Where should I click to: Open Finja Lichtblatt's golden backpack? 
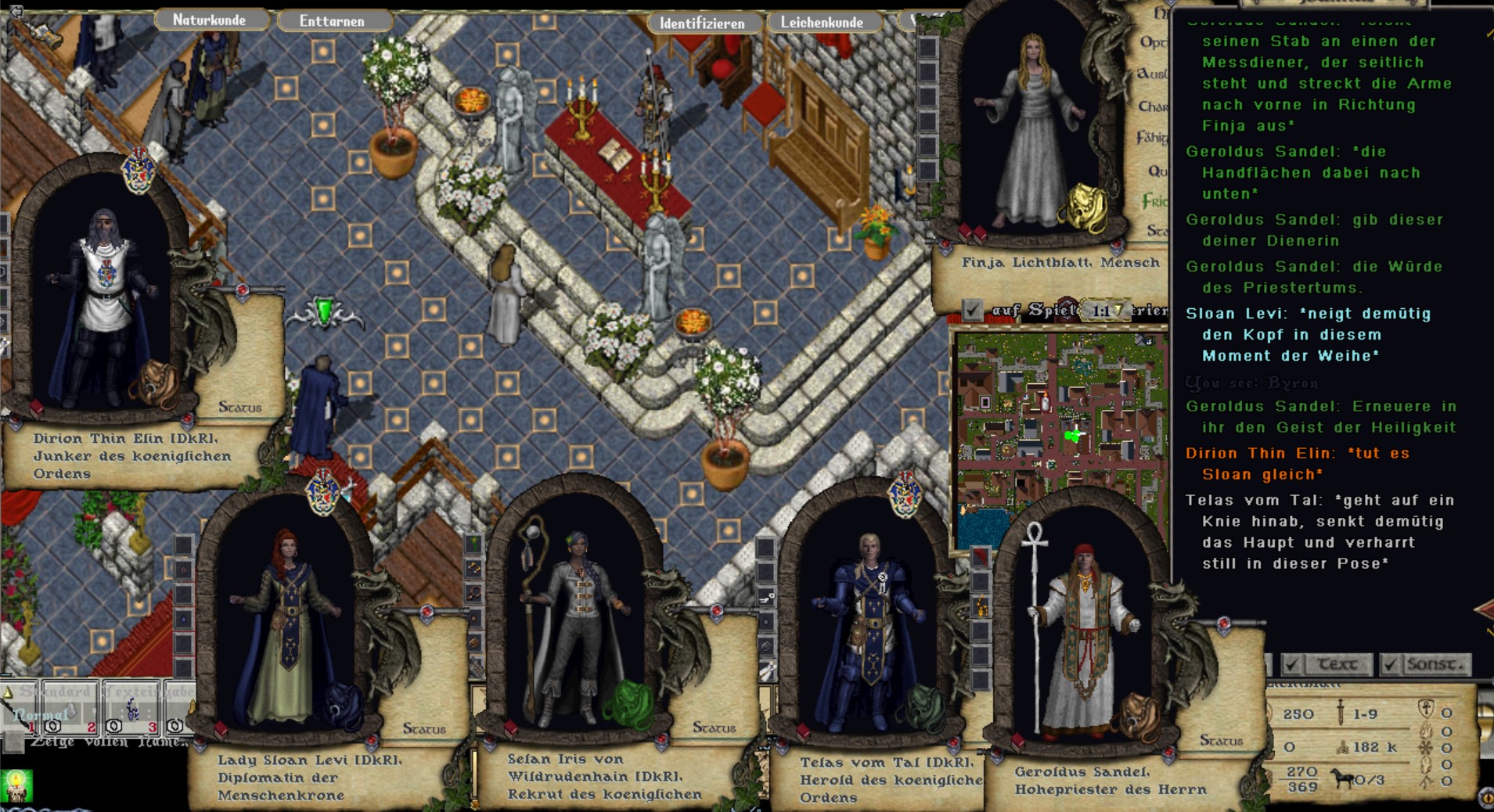(x=1082, y=208)
